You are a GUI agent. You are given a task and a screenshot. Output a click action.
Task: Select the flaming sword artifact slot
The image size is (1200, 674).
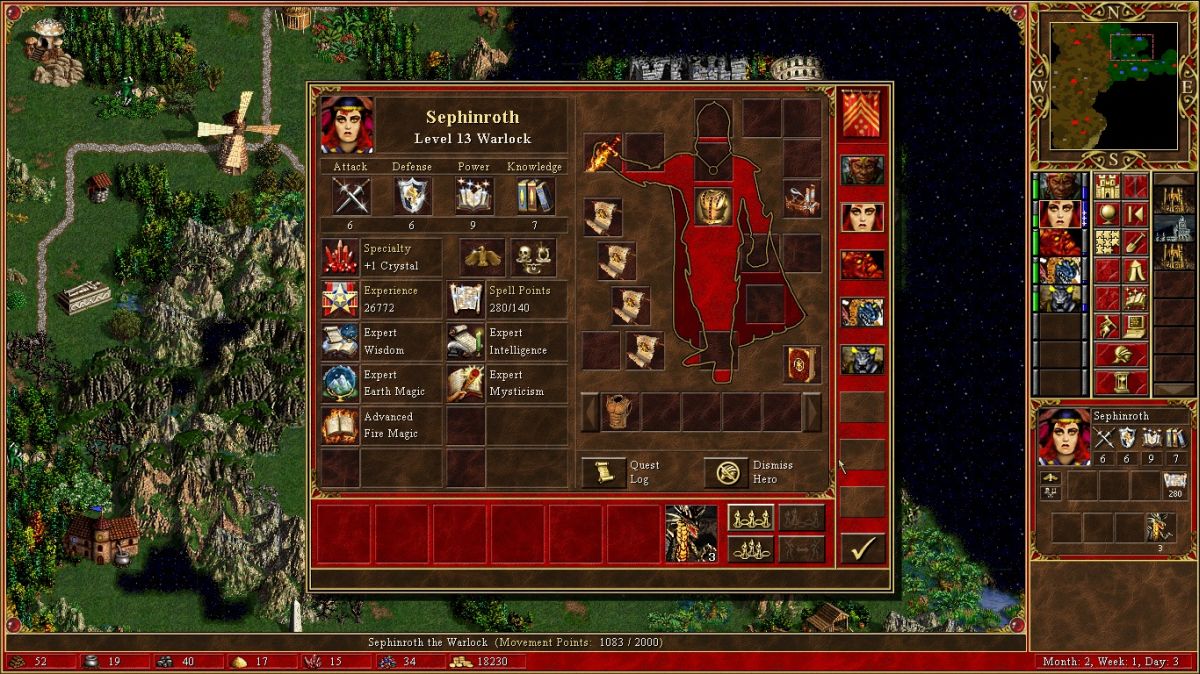pyautogui.click(x=603, y=152)
